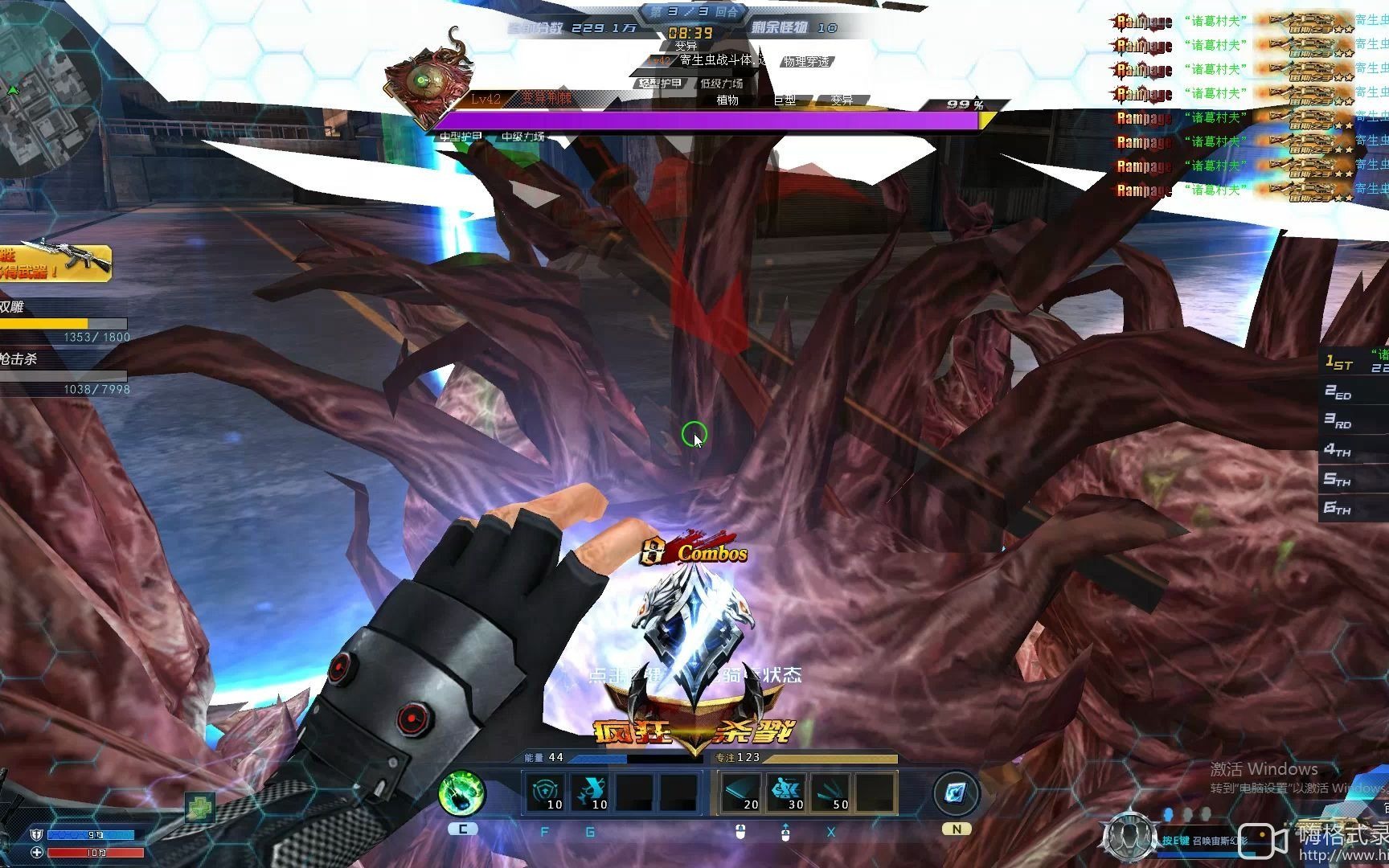1389x868 pixels.
Task: Open the blue card icon on the skill bar
Action: pyautogui.click(x=956, y=793)
